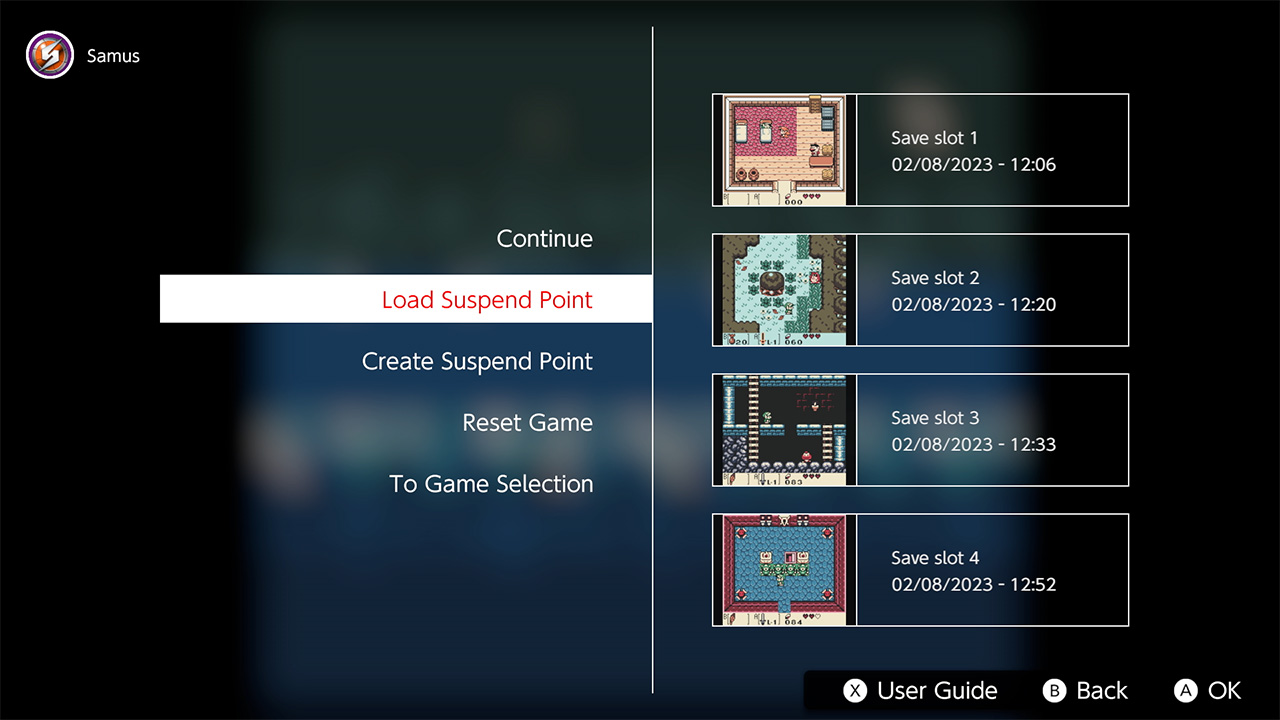Open To Game Selection
The image size is (1280, 720).
click(491, 483)
